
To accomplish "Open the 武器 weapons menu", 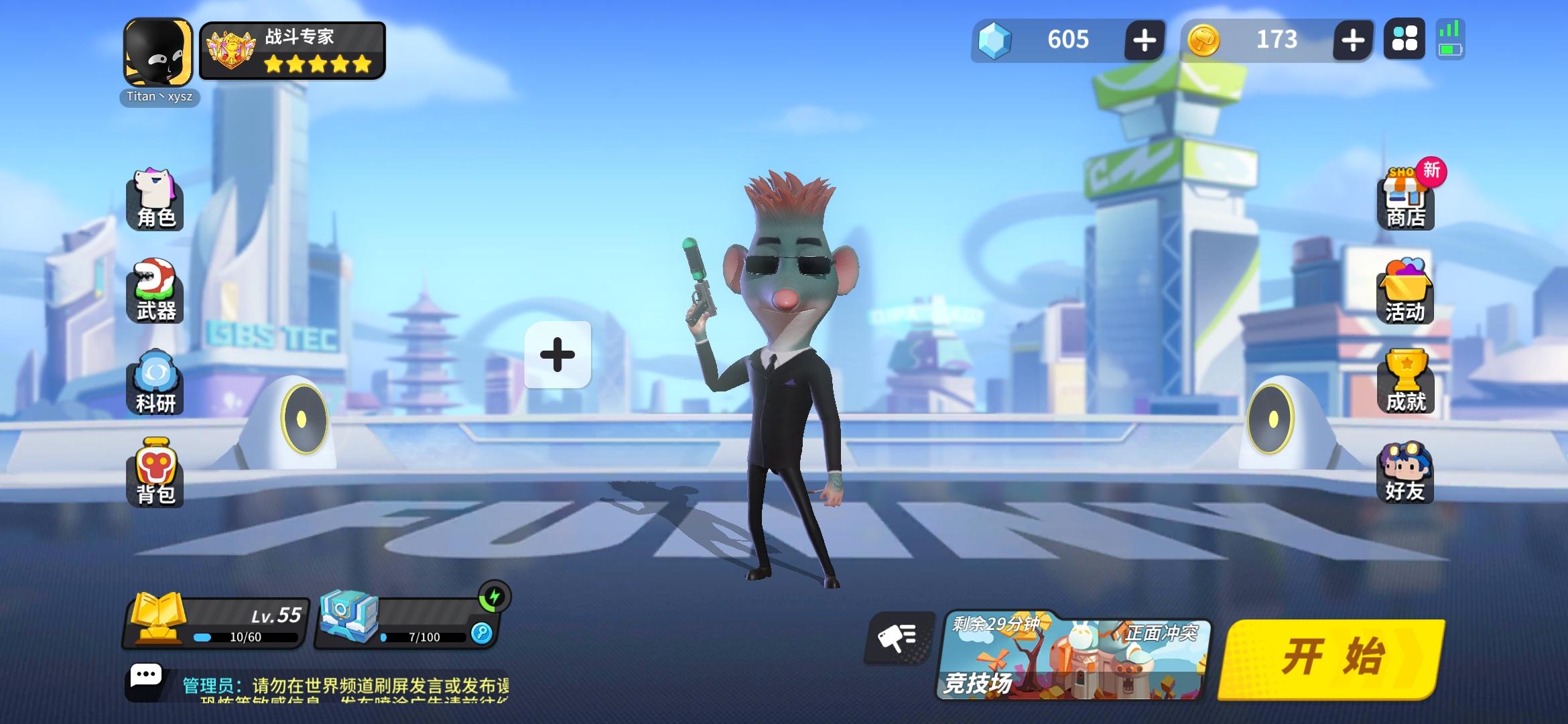I will [x=155, y=292].
